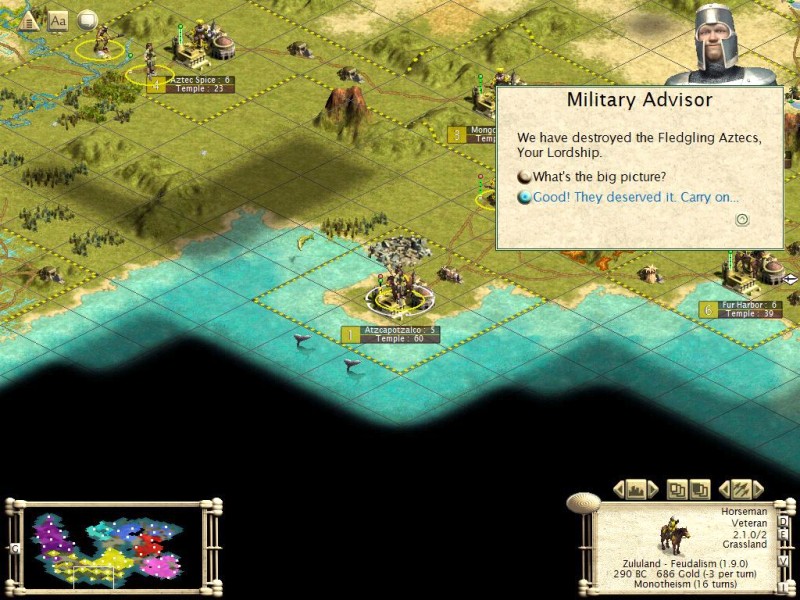This screenshot has height=600, width=800.
Task: Open the city skyline button
Action: tap(635, 490)
